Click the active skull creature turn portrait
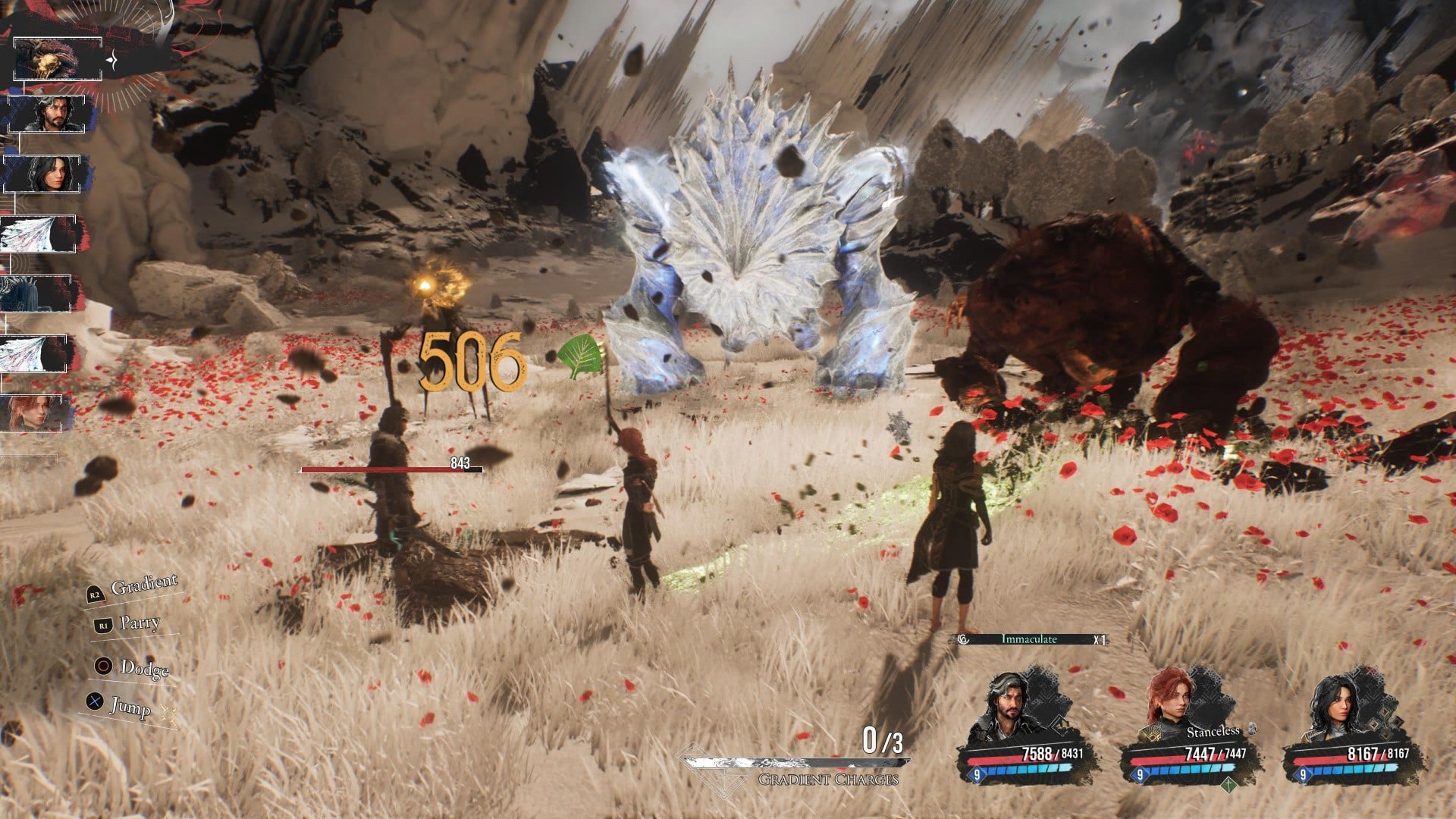The height and width of the screenshot is (819, 1456). click(58, 59)
